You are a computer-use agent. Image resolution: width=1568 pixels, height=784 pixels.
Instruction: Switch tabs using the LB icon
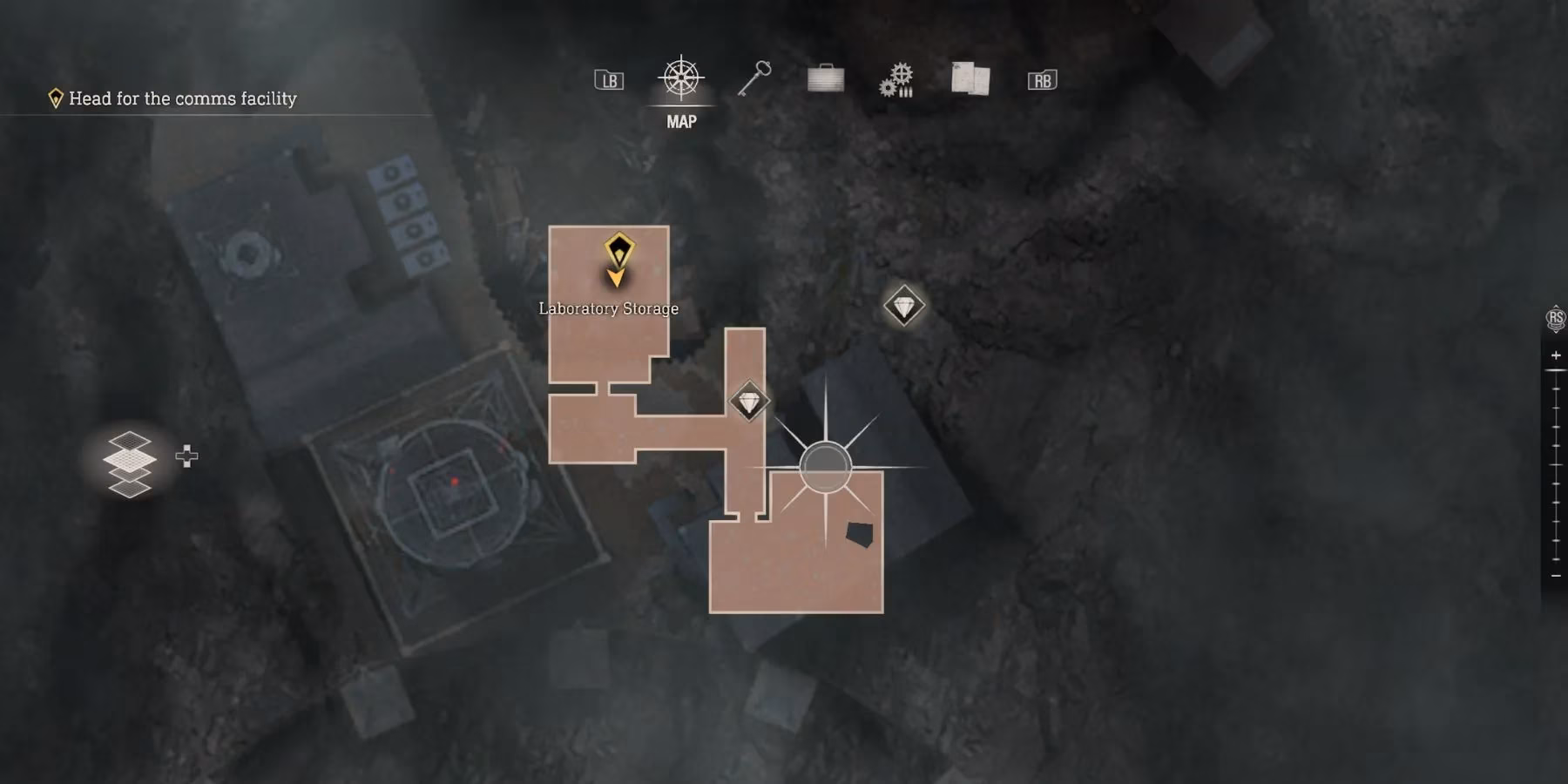click(609, 79)
